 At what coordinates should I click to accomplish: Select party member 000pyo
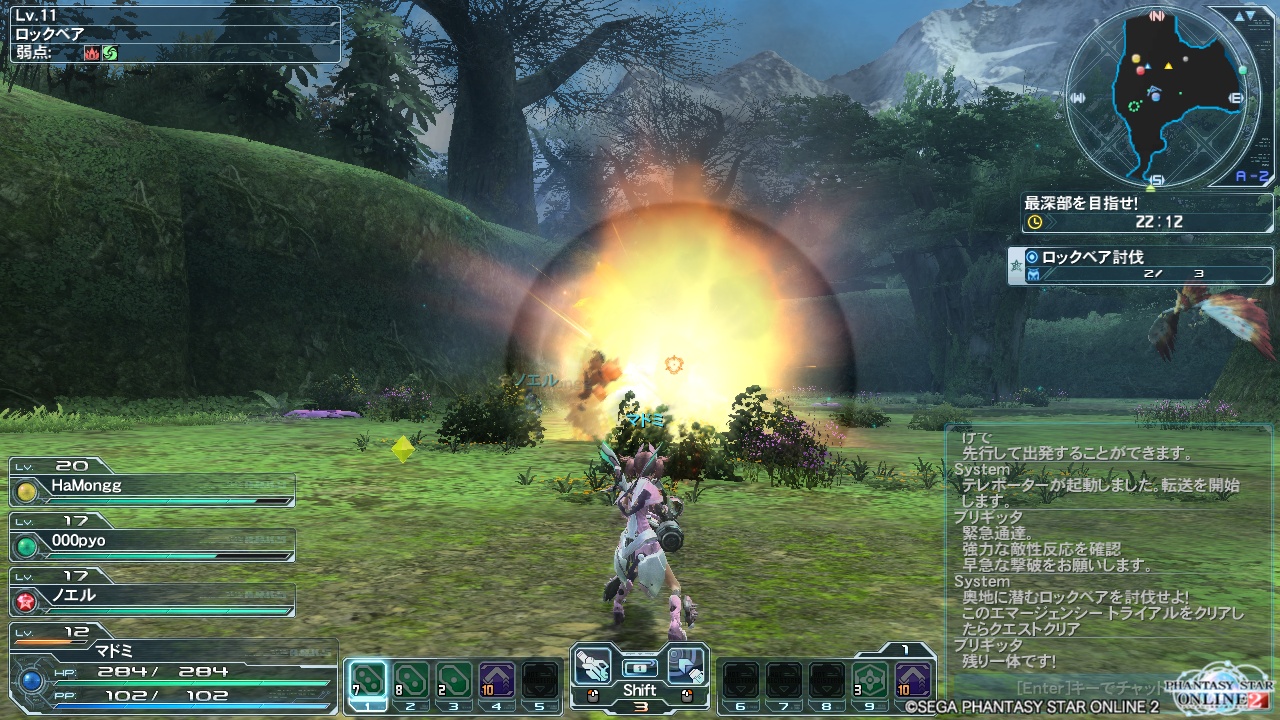[x=152, y=544]
